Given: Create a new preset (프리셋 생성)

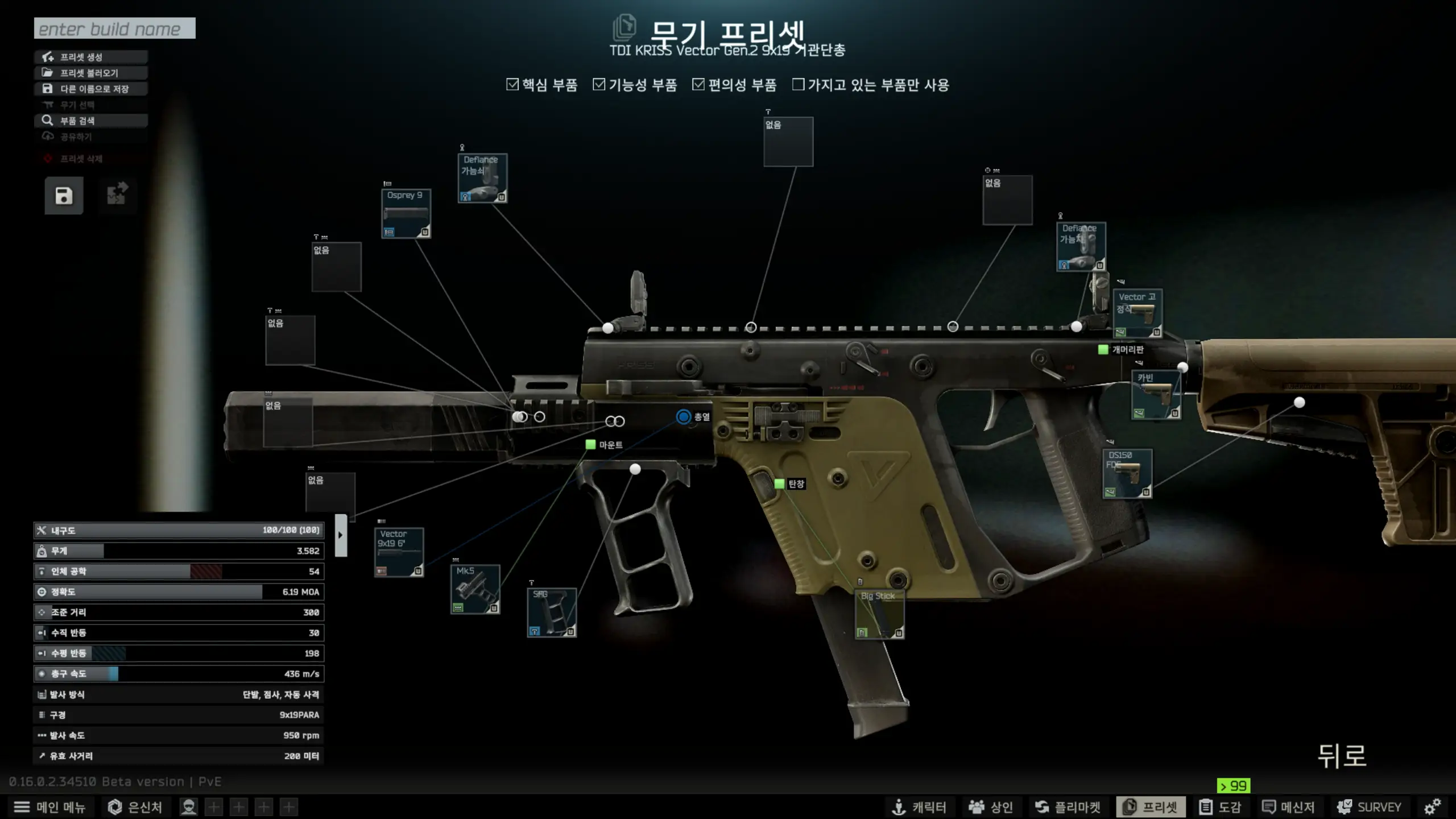Looking at the screenshot, I should point(91,57).
